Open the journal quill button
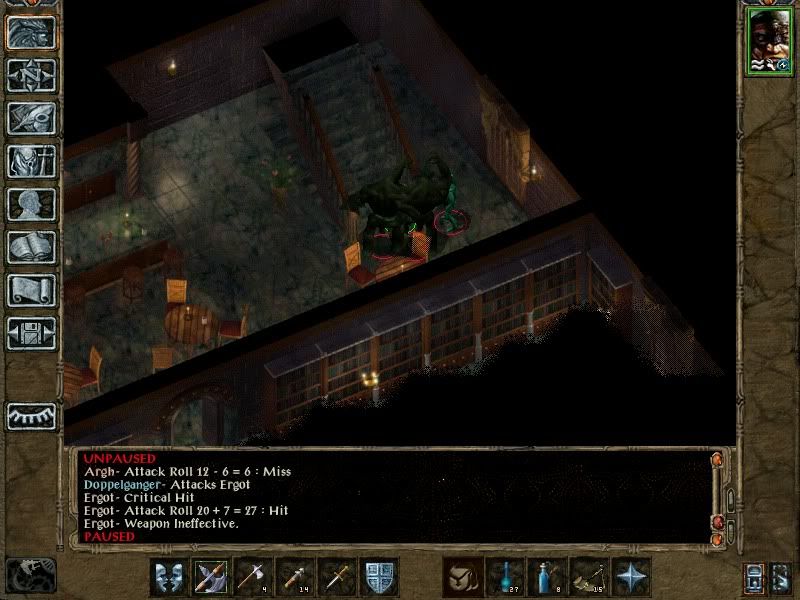This screenshot has width=800, height=600. pos(31,118)
